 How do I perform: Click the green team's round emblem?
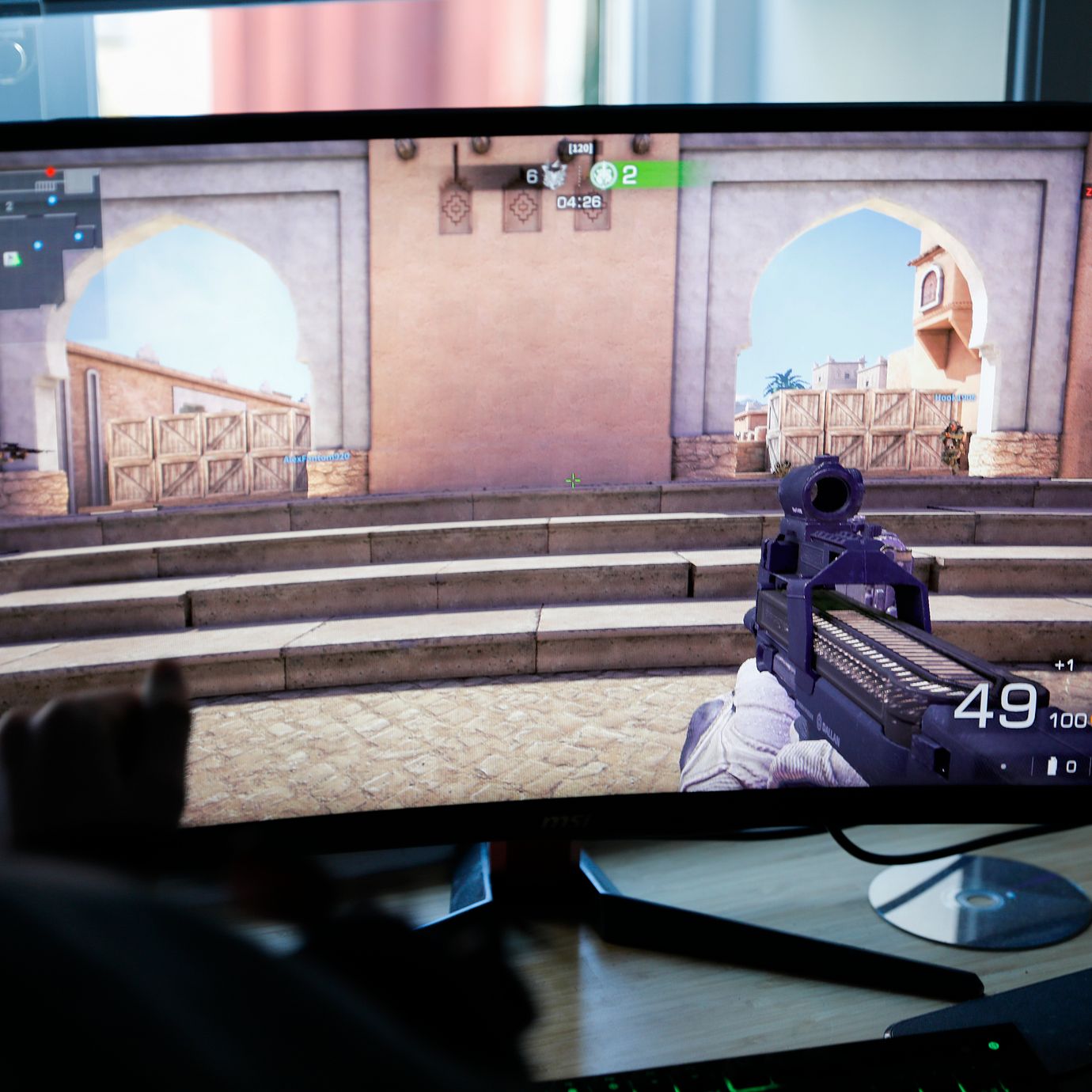603,175
